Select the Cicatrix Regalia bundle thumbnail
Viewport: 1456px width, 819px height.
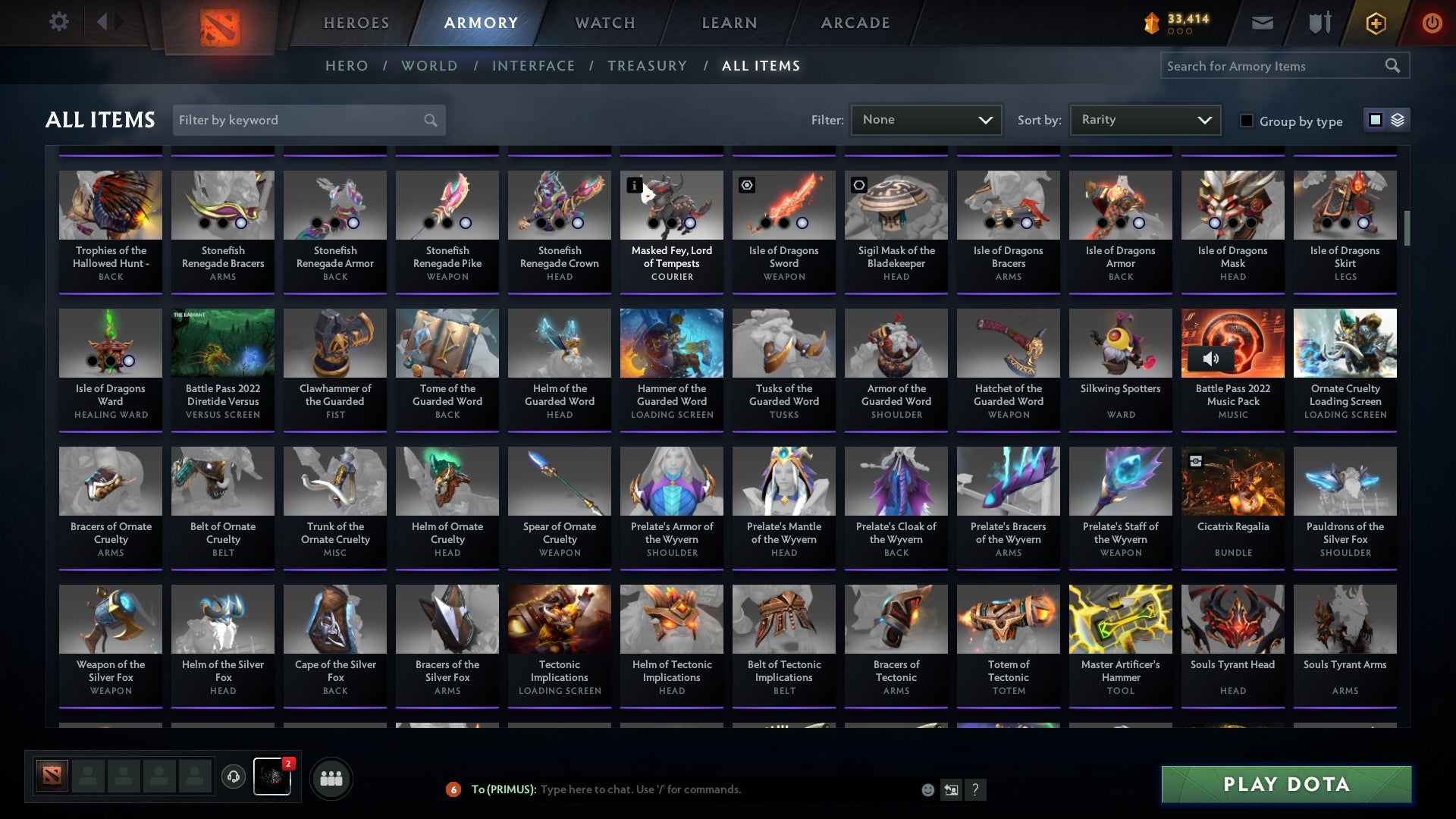[x=1232, y=480]
